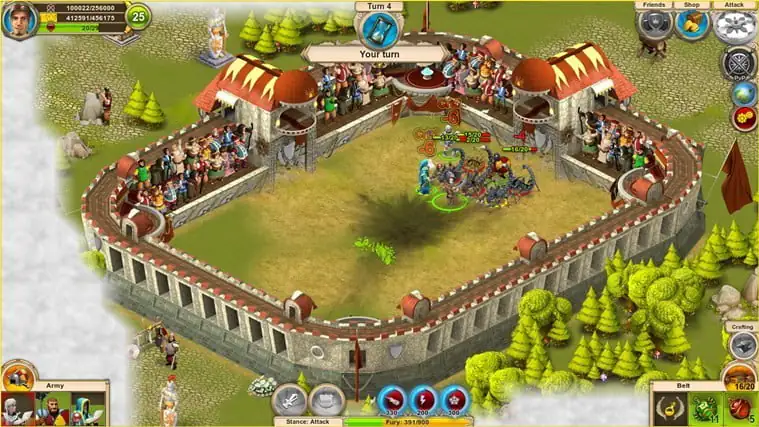
Task: Activate the lightning 200 fury skill
Action: 424,400
